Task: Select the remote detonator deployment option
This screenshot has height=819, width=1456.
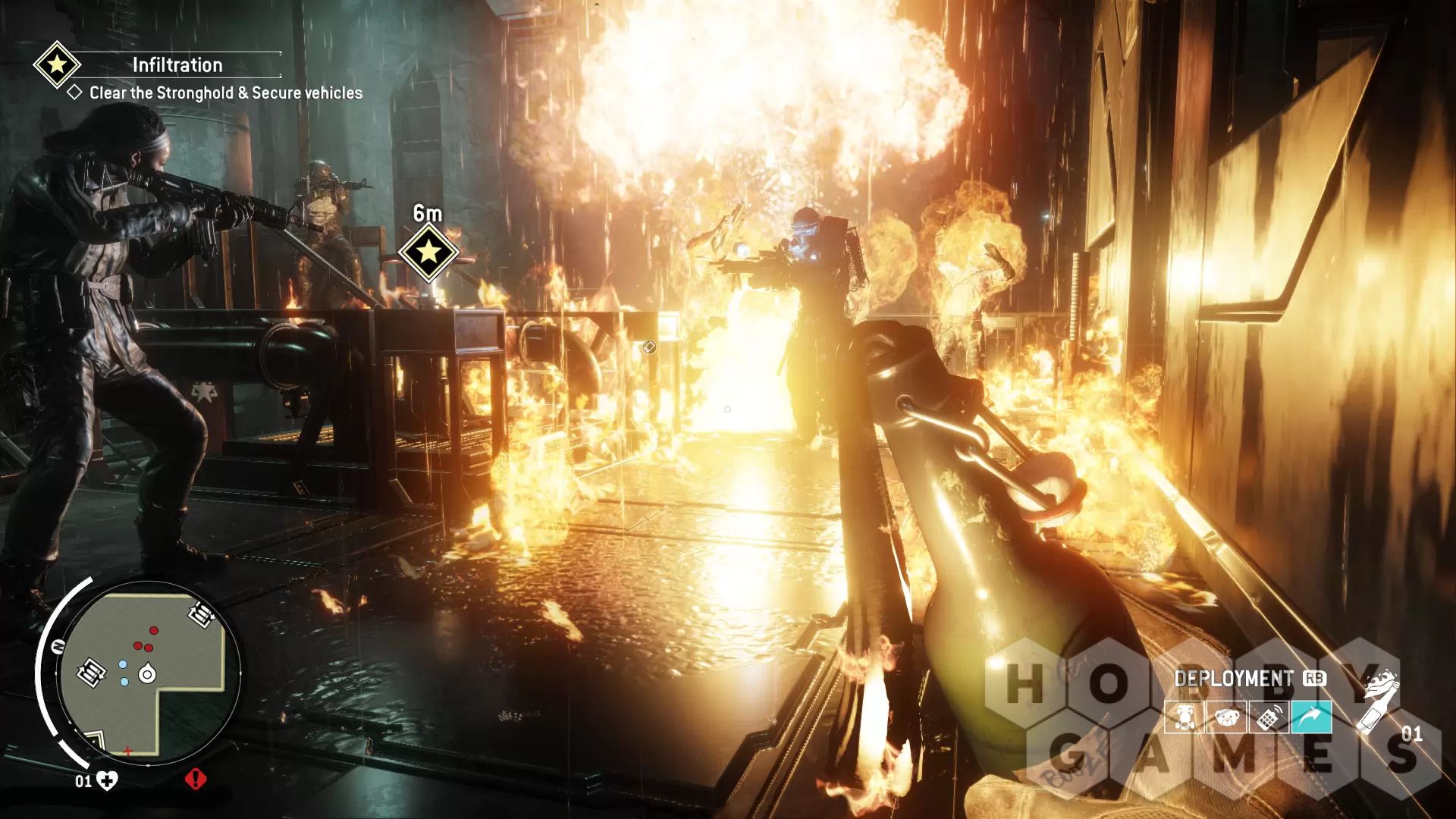Action: coord(1269,718)
